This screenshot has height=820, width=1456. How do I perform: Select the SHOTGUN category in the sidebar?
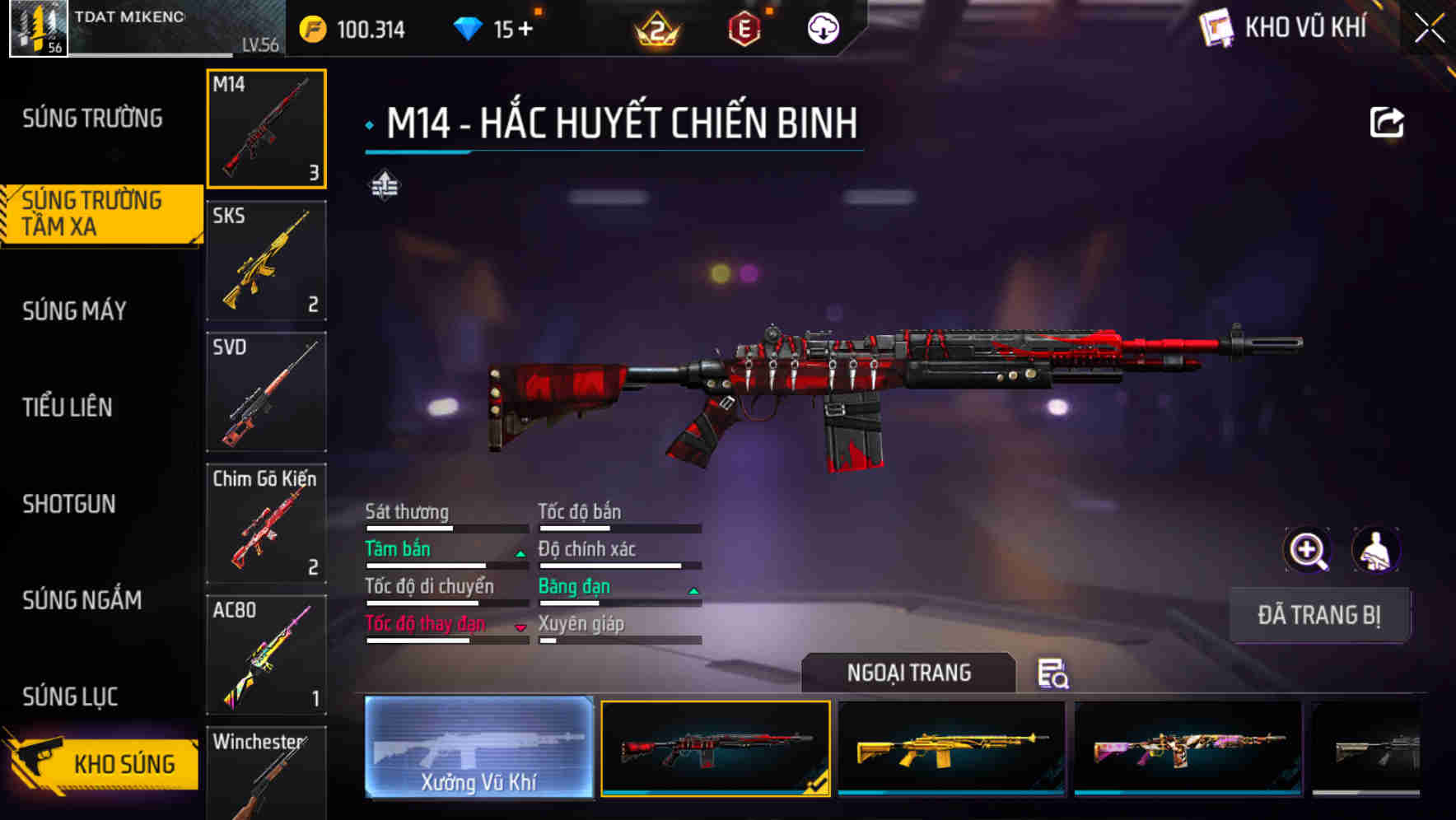70,505
